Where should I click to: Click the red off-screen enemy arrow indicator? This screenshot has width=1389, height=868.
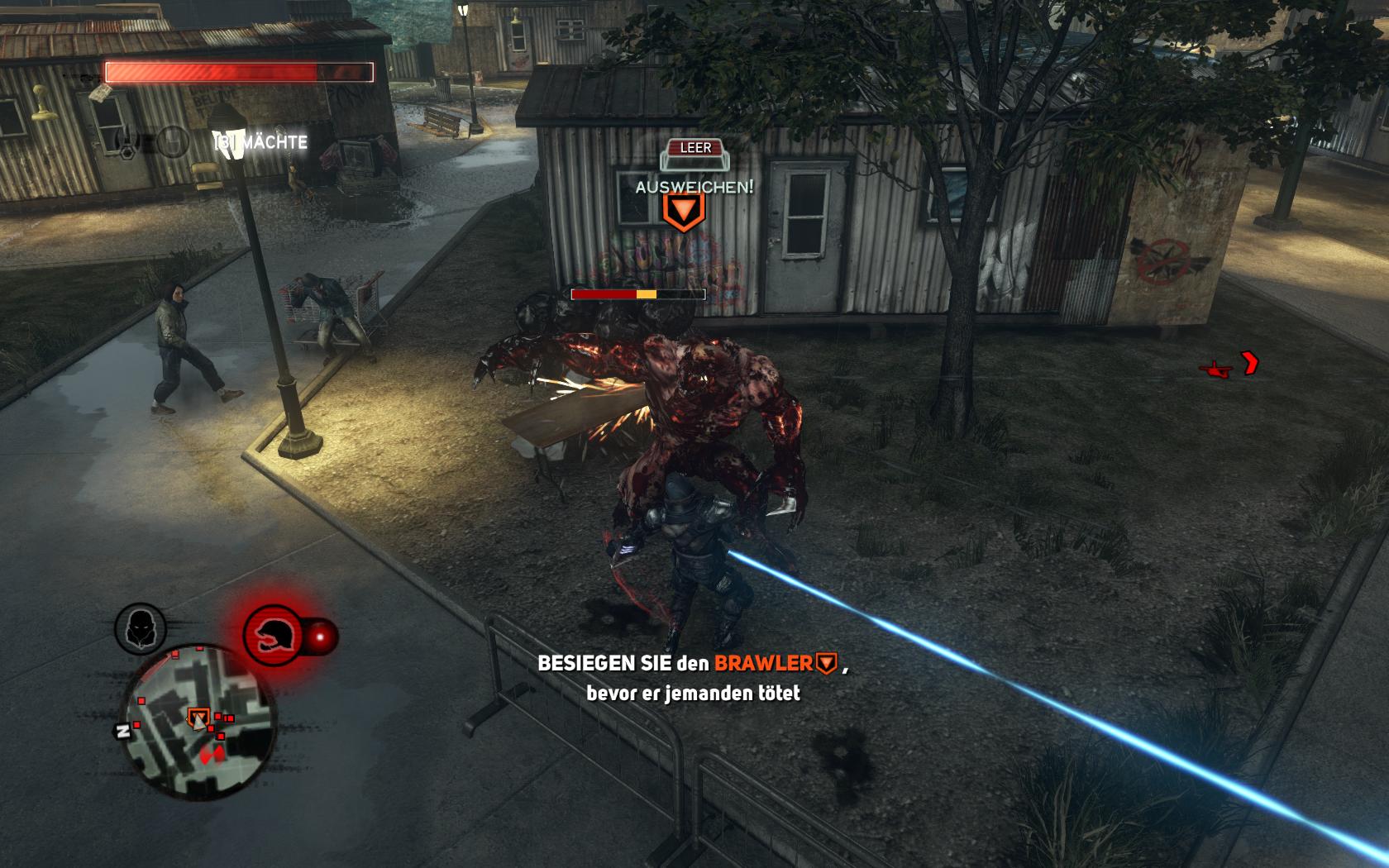coord(1248,363)
